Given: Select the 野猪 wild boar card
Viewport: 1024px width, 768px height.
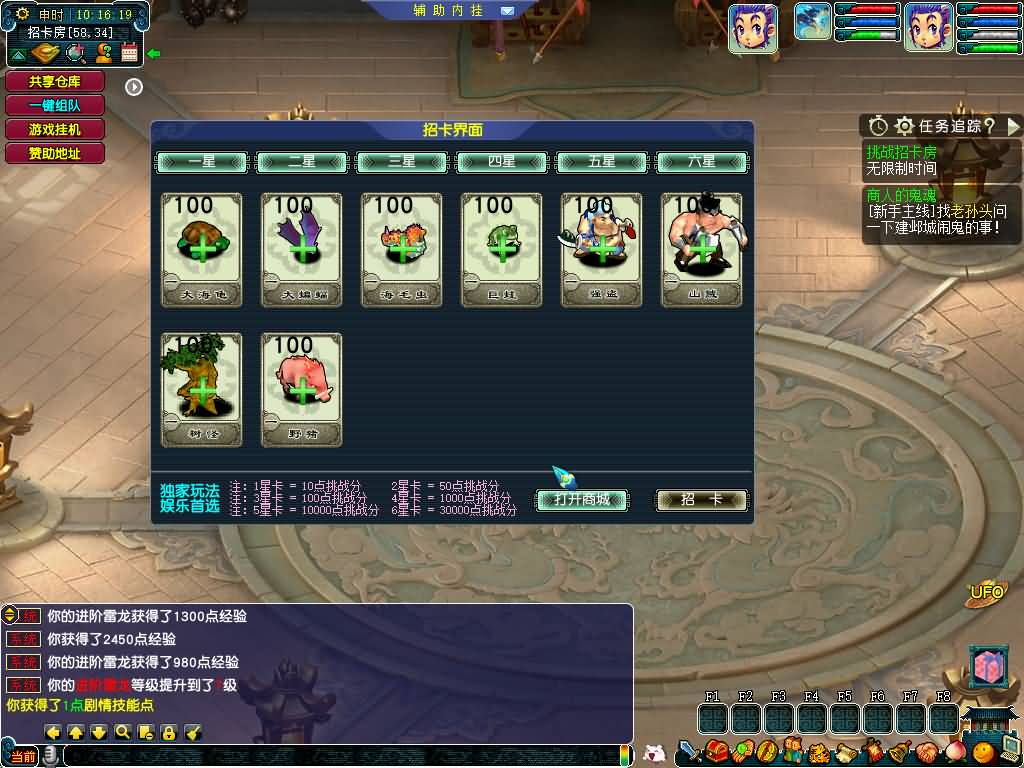Looking at the screenshot, I should coord(302,389).
